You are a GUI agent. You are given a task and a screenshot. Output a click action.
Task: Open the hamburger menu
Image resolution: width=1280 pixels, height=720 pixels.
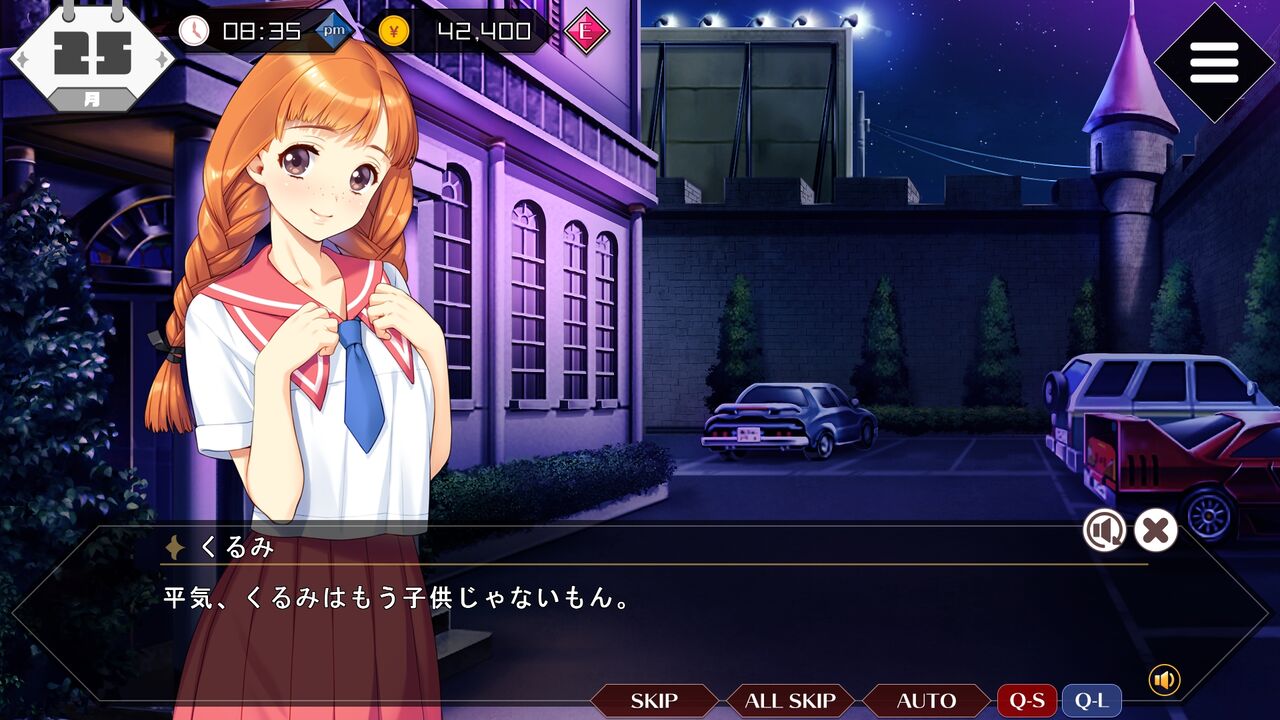click(1214, 63)
